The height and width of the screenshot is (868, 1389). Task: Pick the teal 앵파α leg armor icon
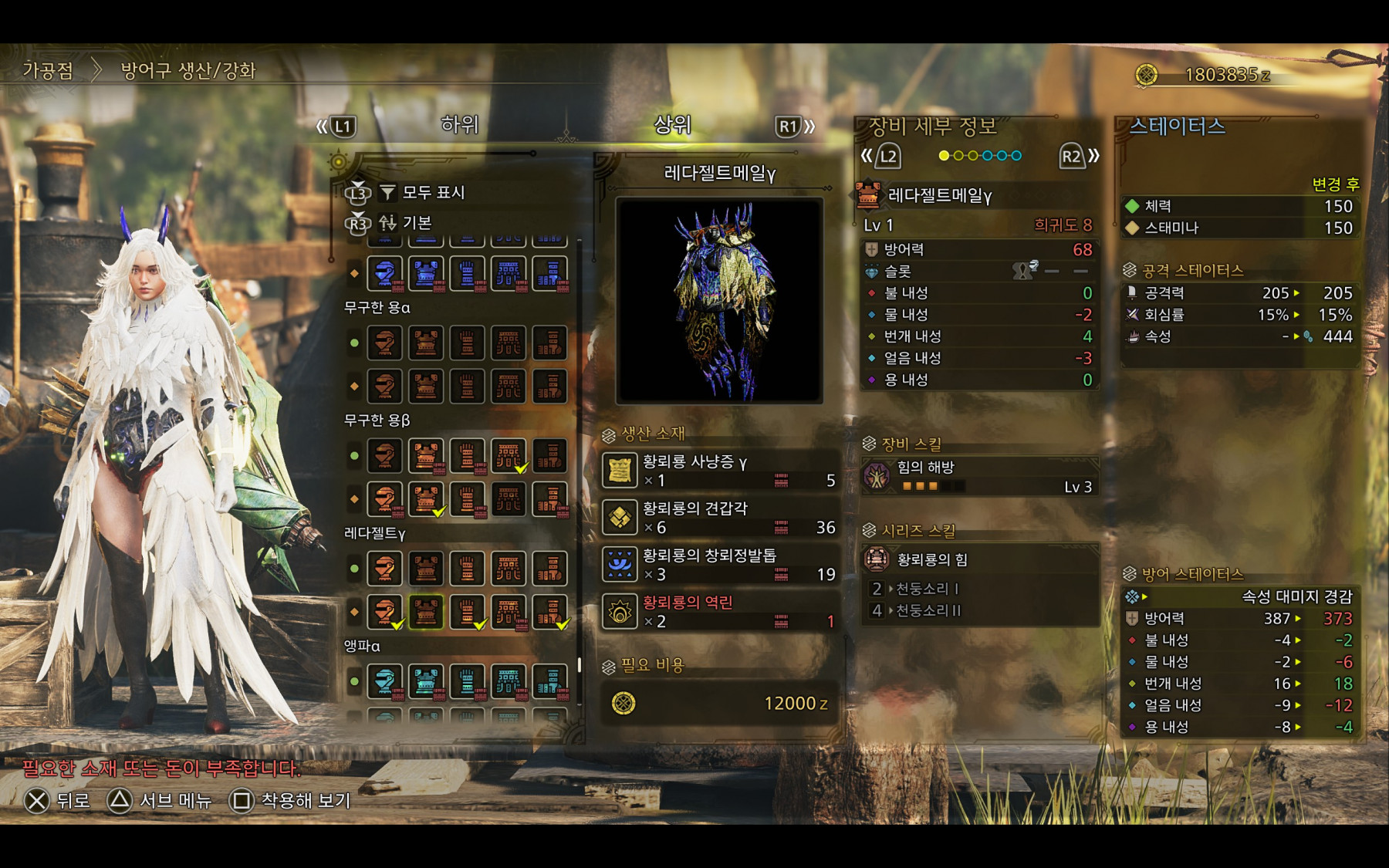[x=549, y=681]
